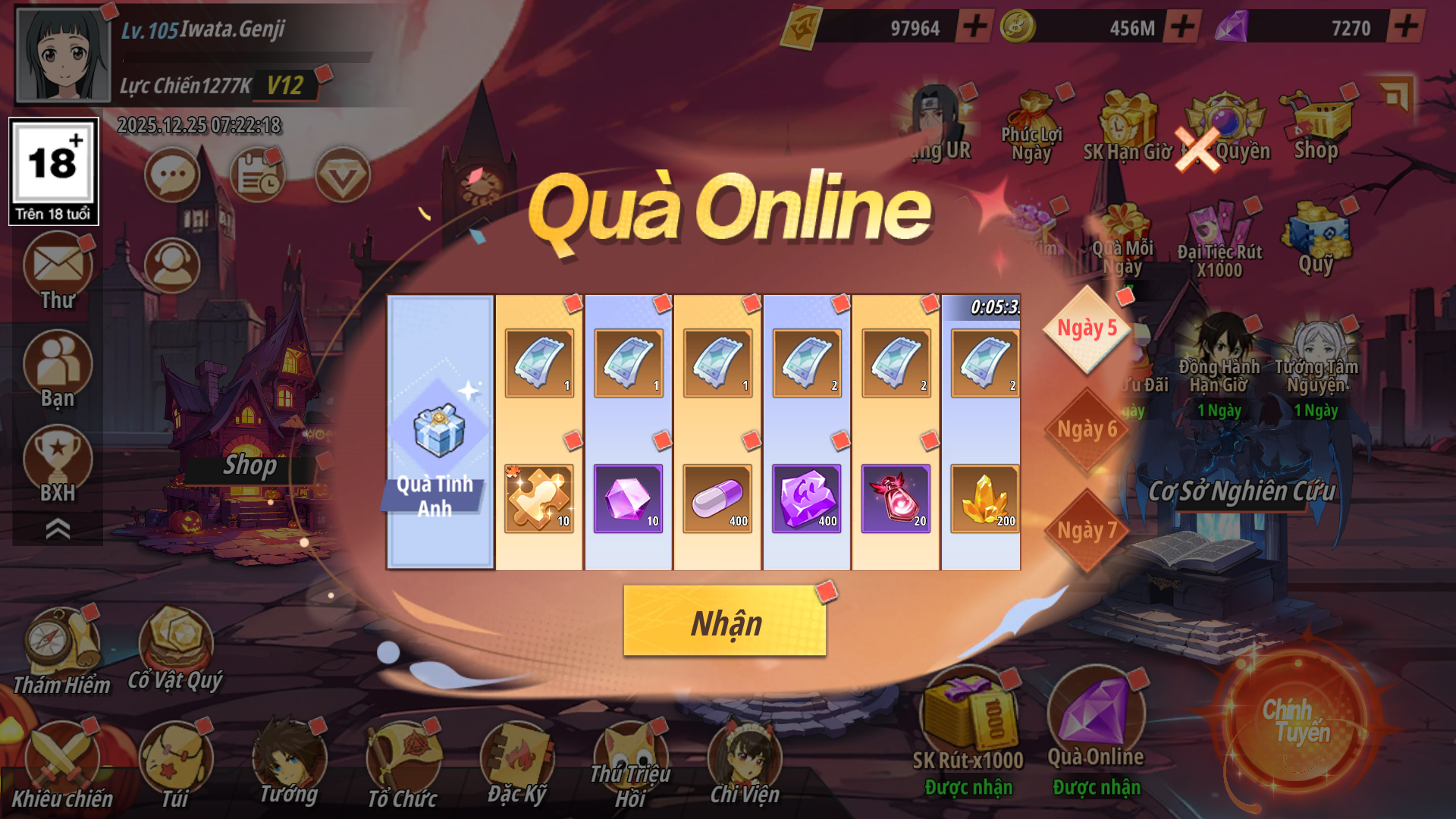Select the golden puzzle piece reward
The image size is (1456, 819).
coord(538,498)
